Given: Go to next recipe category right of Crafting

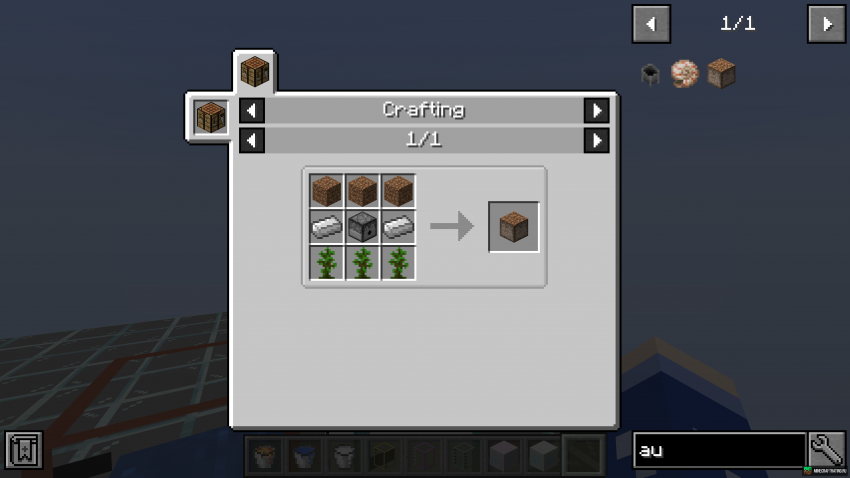Looking at the screenshot, I should pos(596,110).
